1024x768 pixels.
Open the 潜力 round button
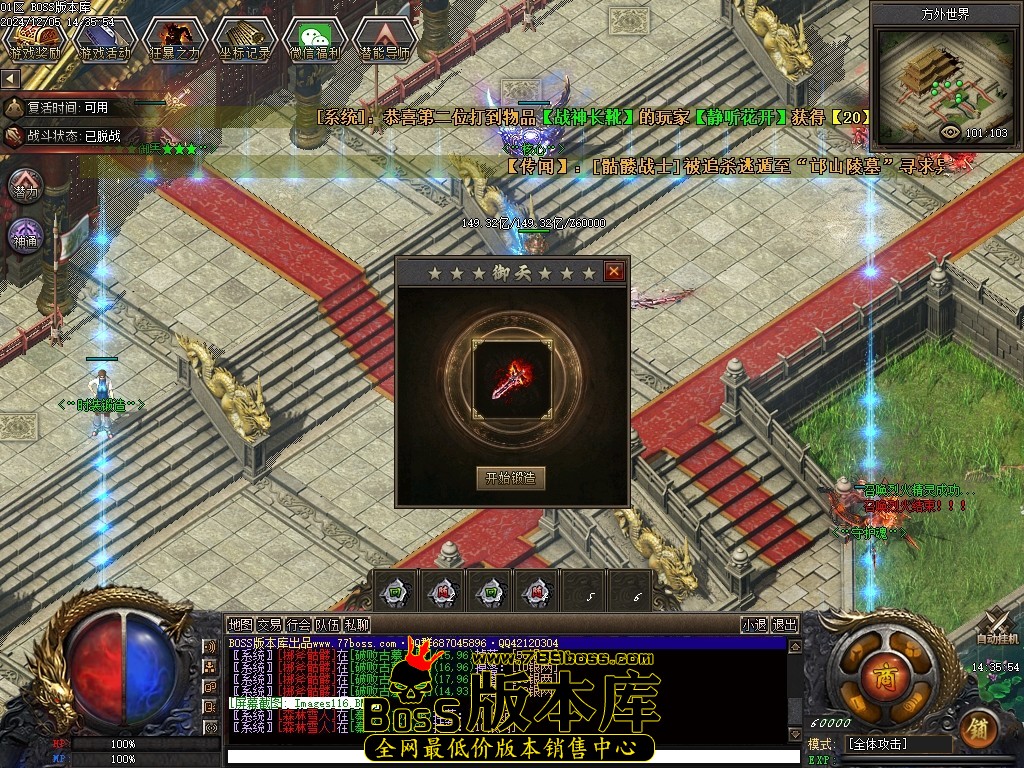coord(27,186)
